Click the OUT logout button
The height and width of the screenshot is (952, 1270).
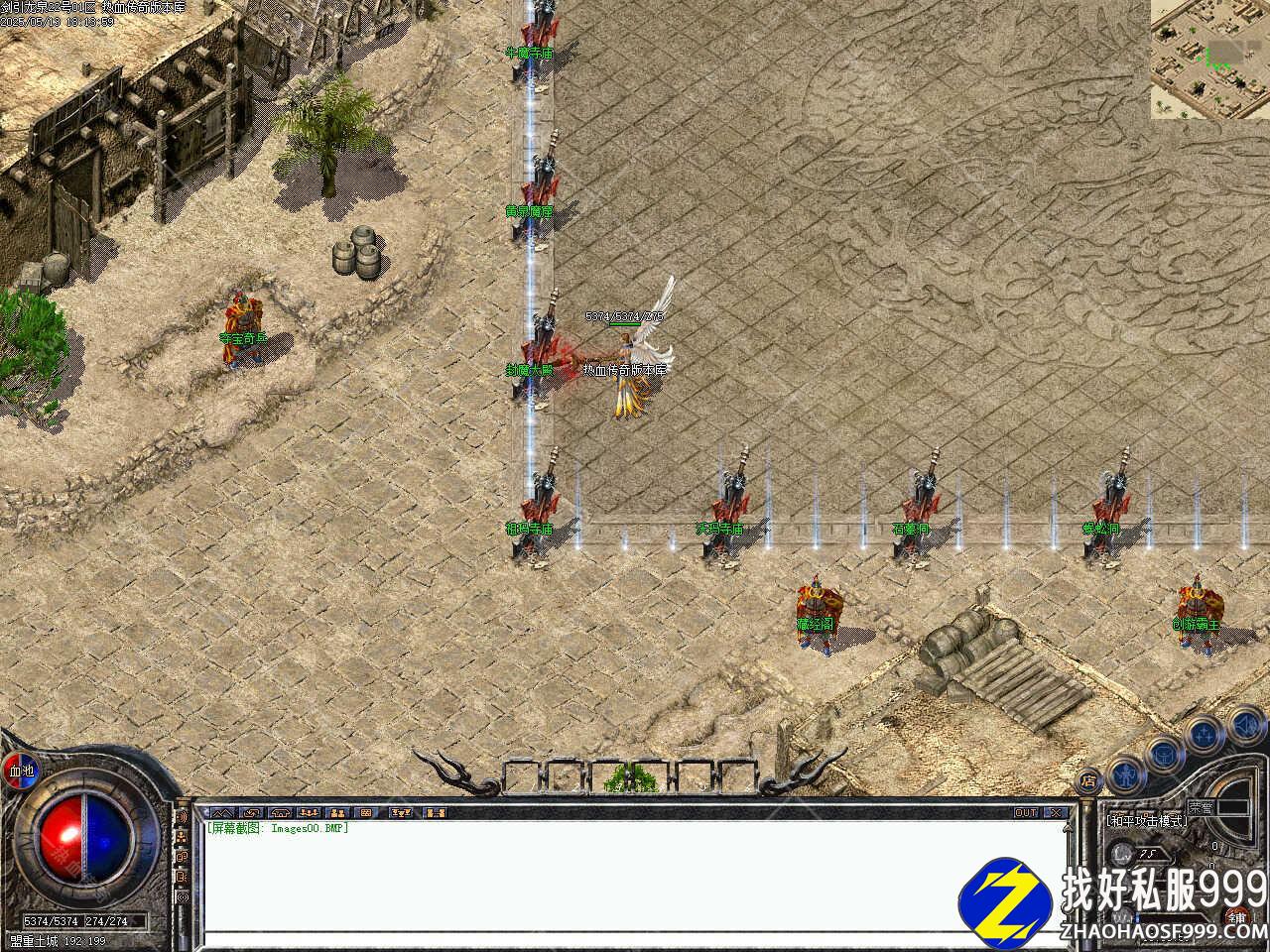pyautogui.click(x=1026, y=812)
